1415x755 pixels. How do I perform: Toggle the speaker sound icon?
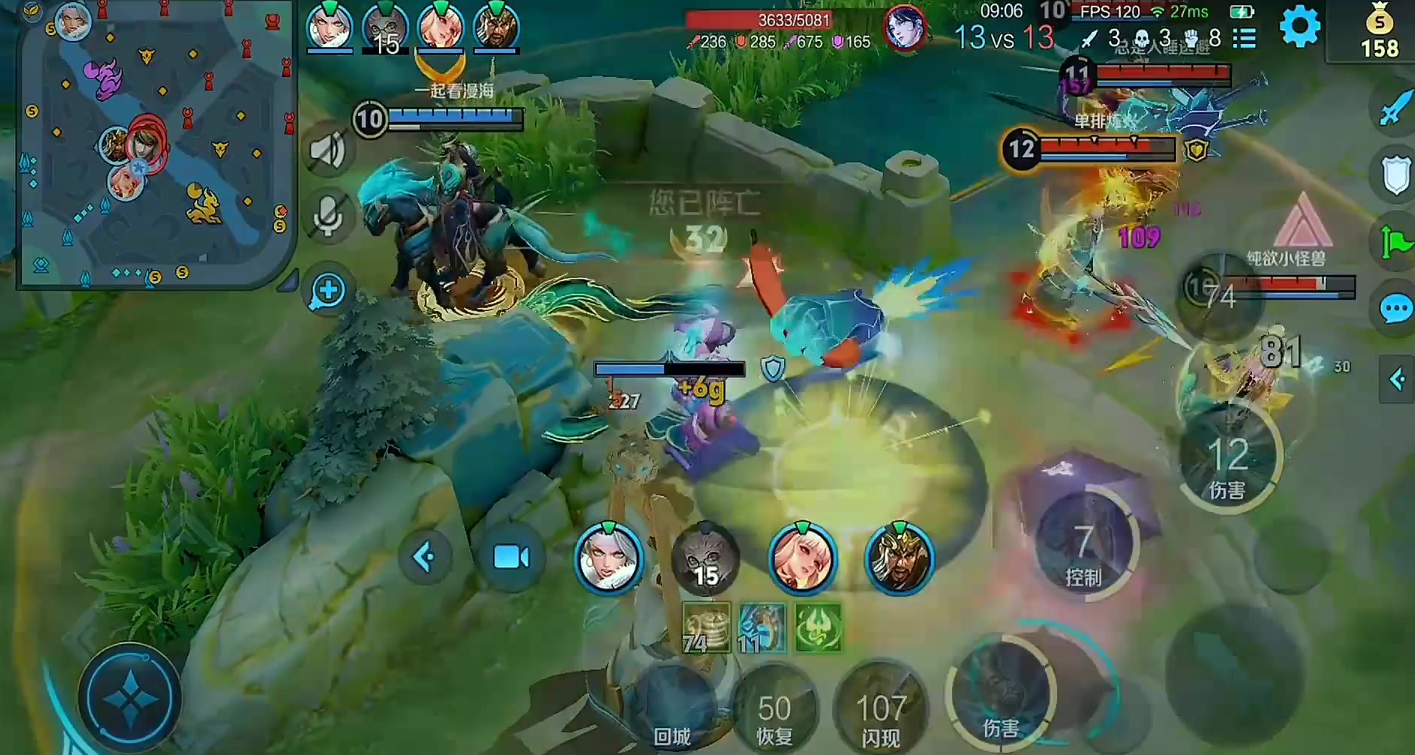[x=328, y=151]
